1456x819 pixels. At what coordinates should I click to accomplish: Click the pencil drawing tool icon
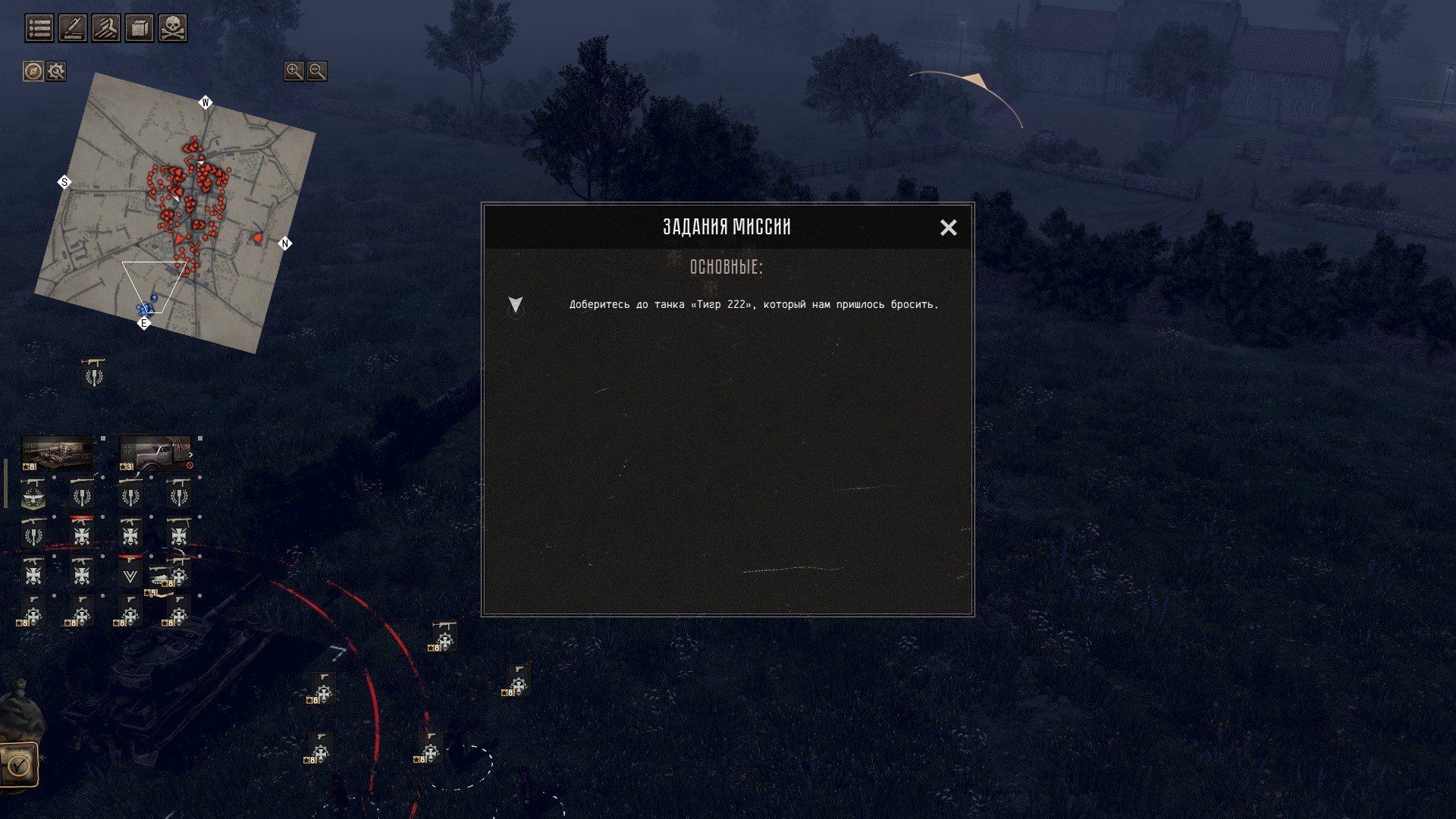pos(73,29)
